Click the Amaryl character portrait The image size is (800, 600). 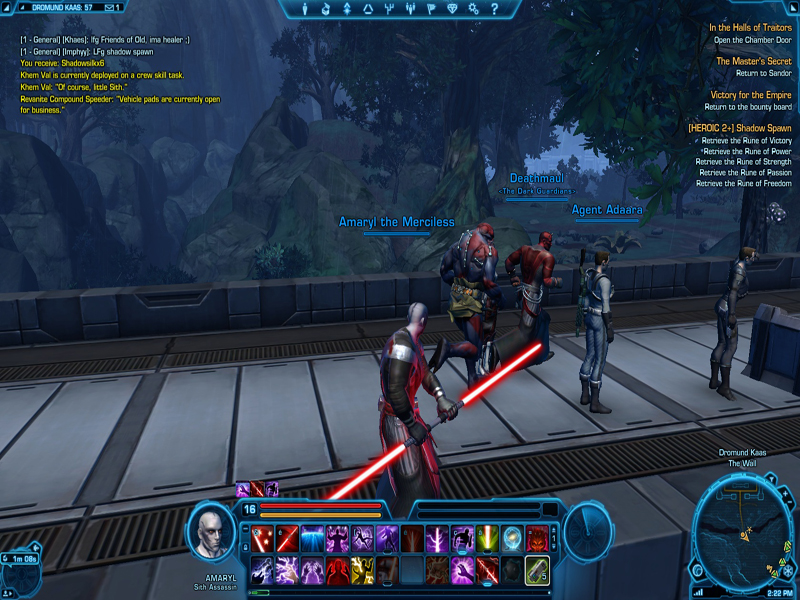tap(211, 531)
